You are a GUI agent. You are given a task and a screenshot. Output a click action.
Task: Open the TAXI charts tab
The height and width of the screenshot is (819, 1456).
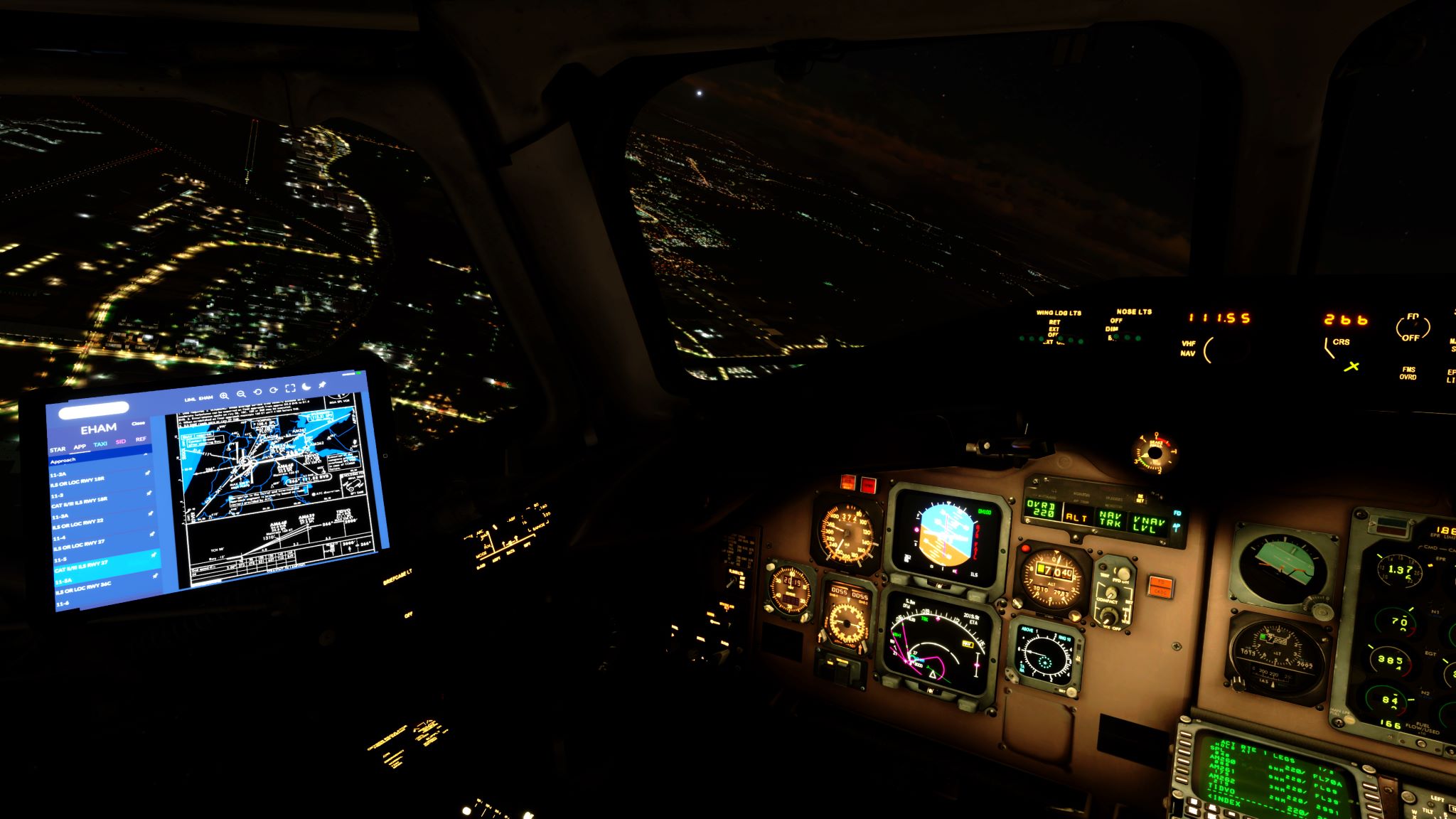(x=100, y=444)
